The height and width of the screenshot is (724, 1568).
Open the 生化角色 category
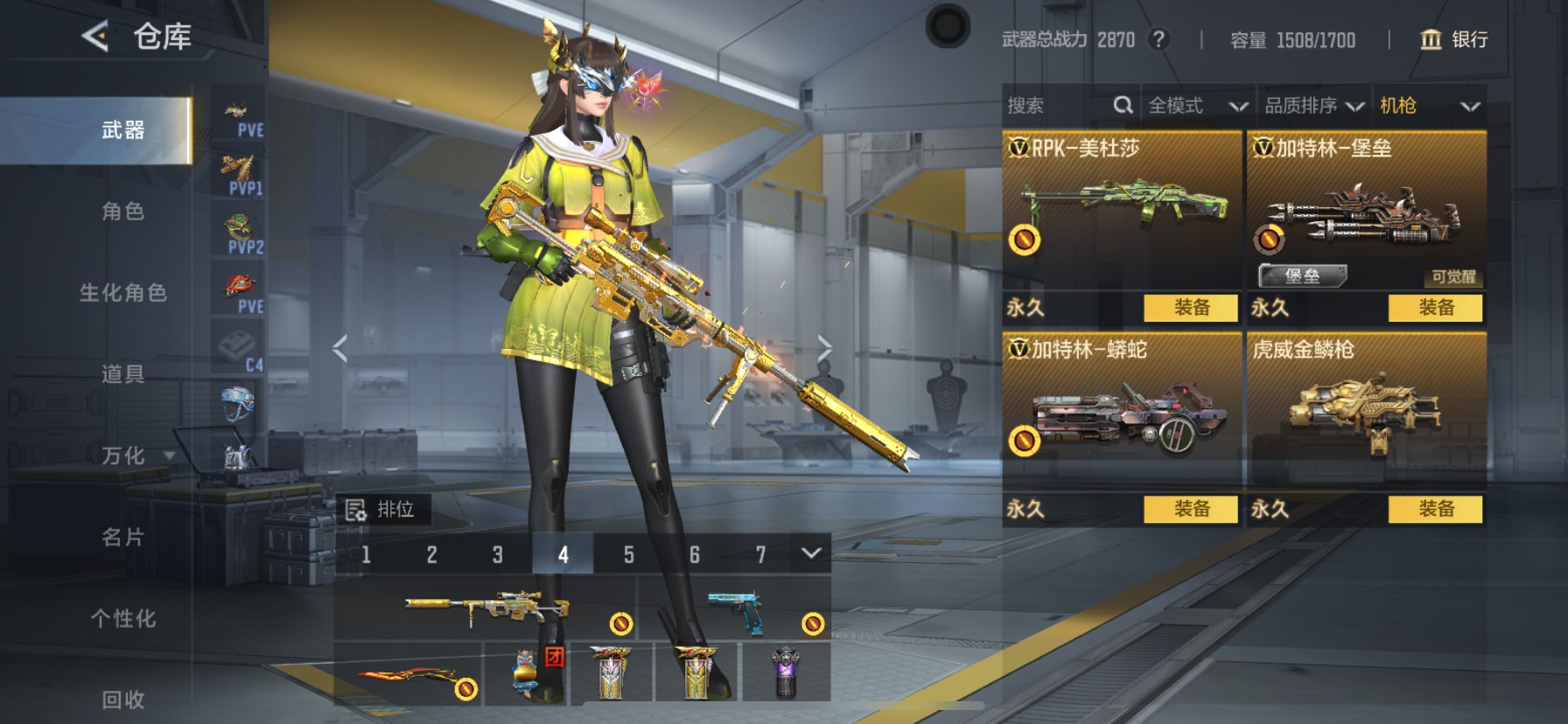click(122, 293)
